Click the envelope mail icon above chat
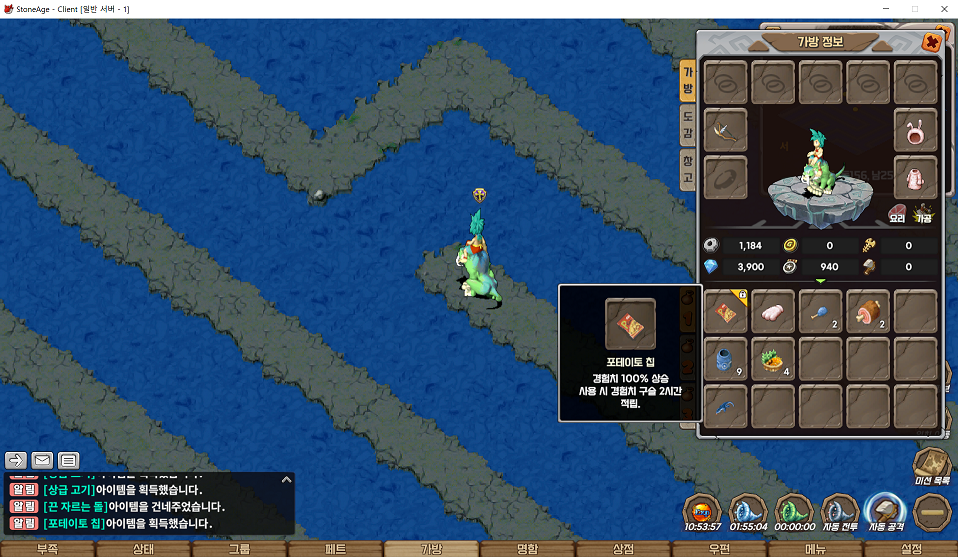This screenshot has height=557, width=958. [42, 461]
